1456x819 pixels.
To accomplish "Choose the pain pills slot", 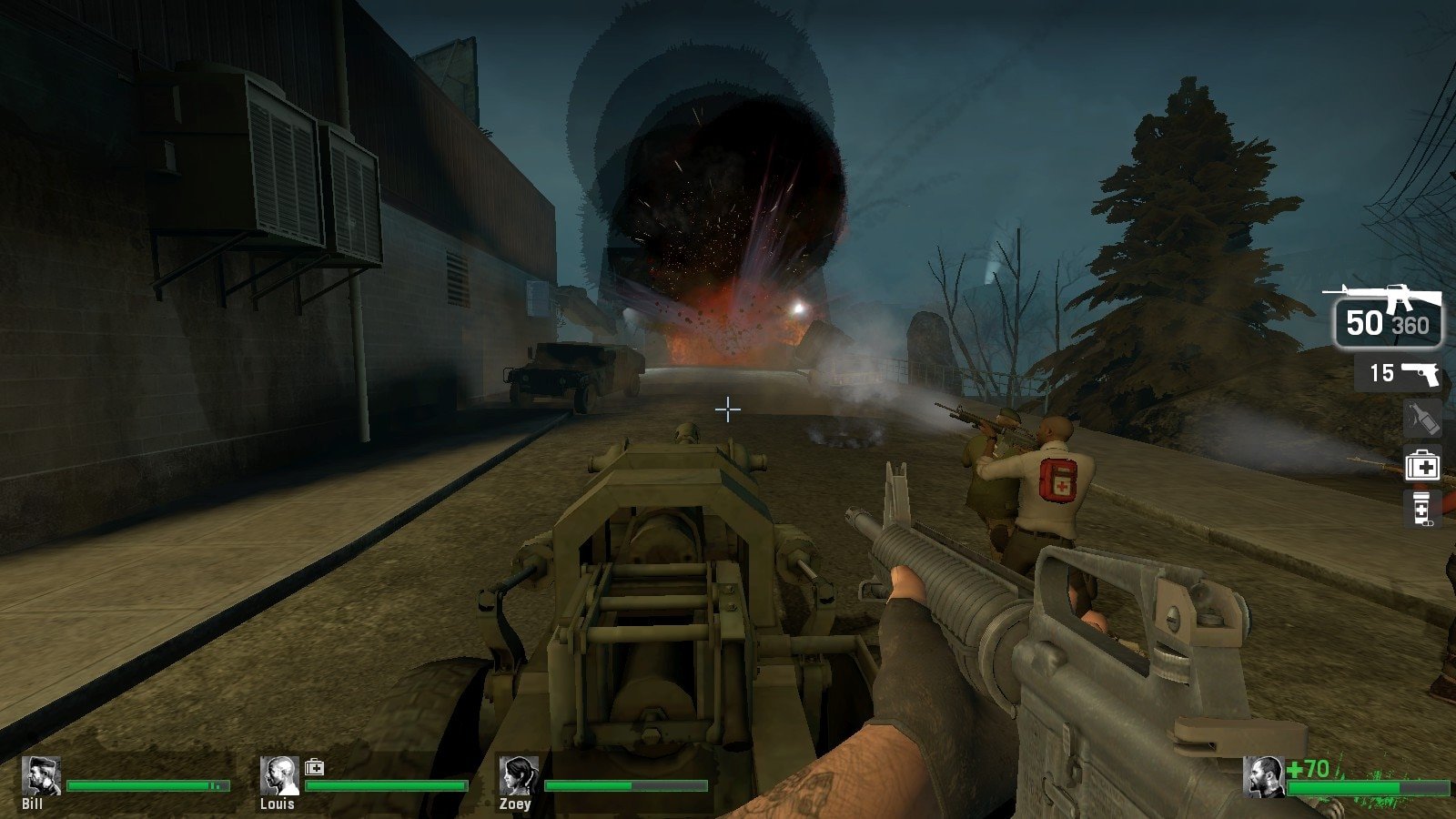I will click(1421, 510).
